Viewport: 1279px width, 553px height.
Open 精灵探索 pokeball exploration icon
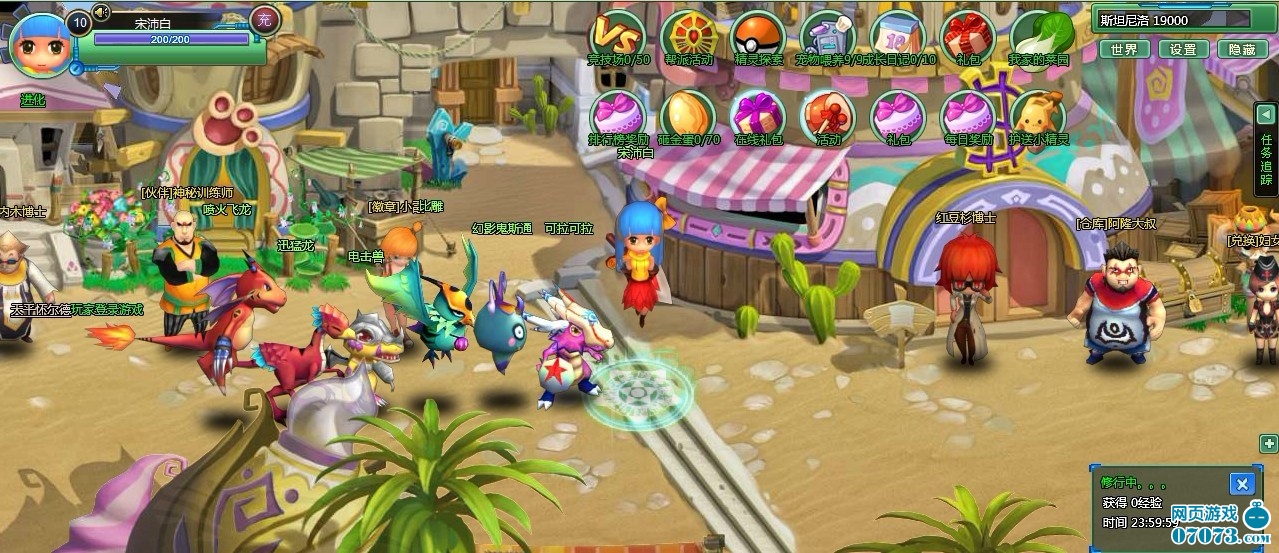758,34
